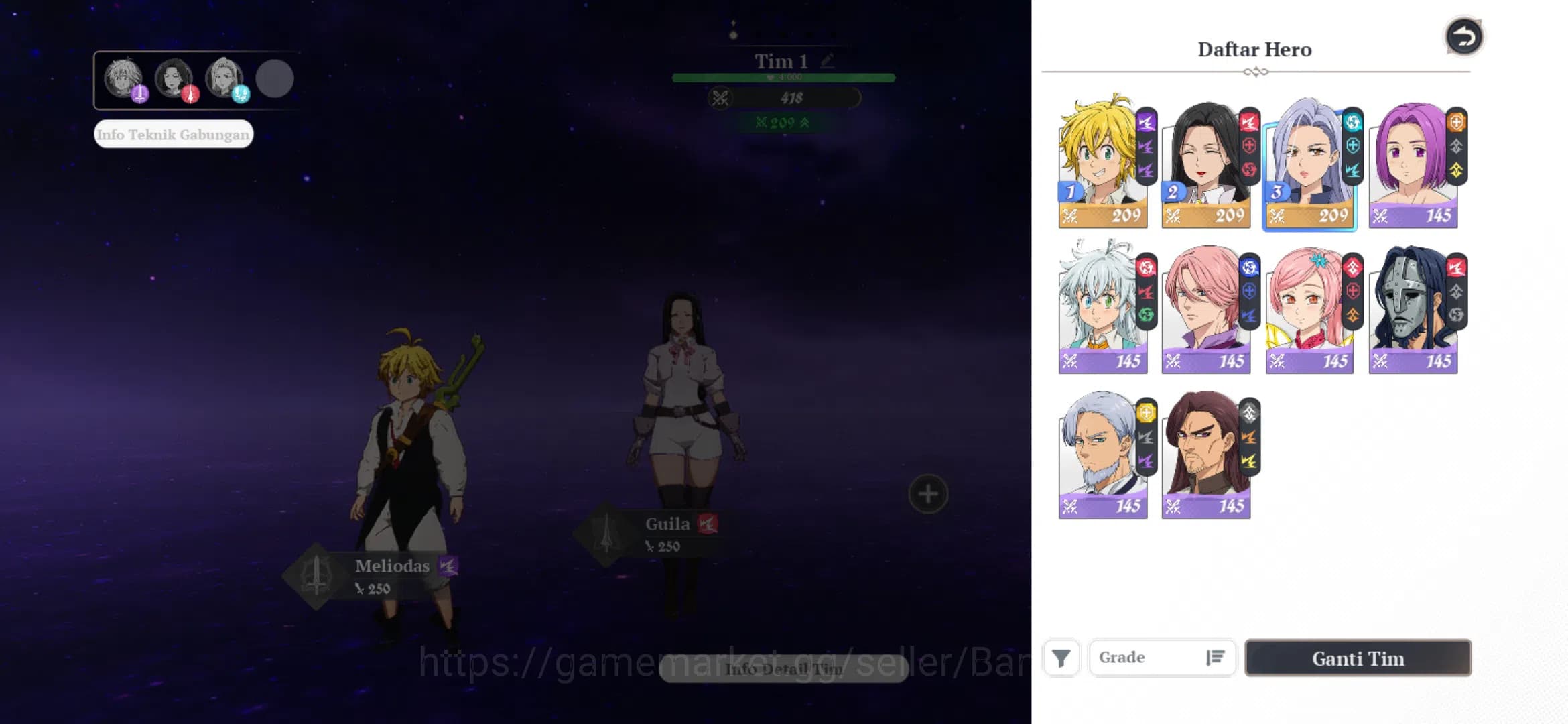Screen dimensions: 1568x724
Task: Open the filter options funnel icon
Action: (x=1062, y=658)
